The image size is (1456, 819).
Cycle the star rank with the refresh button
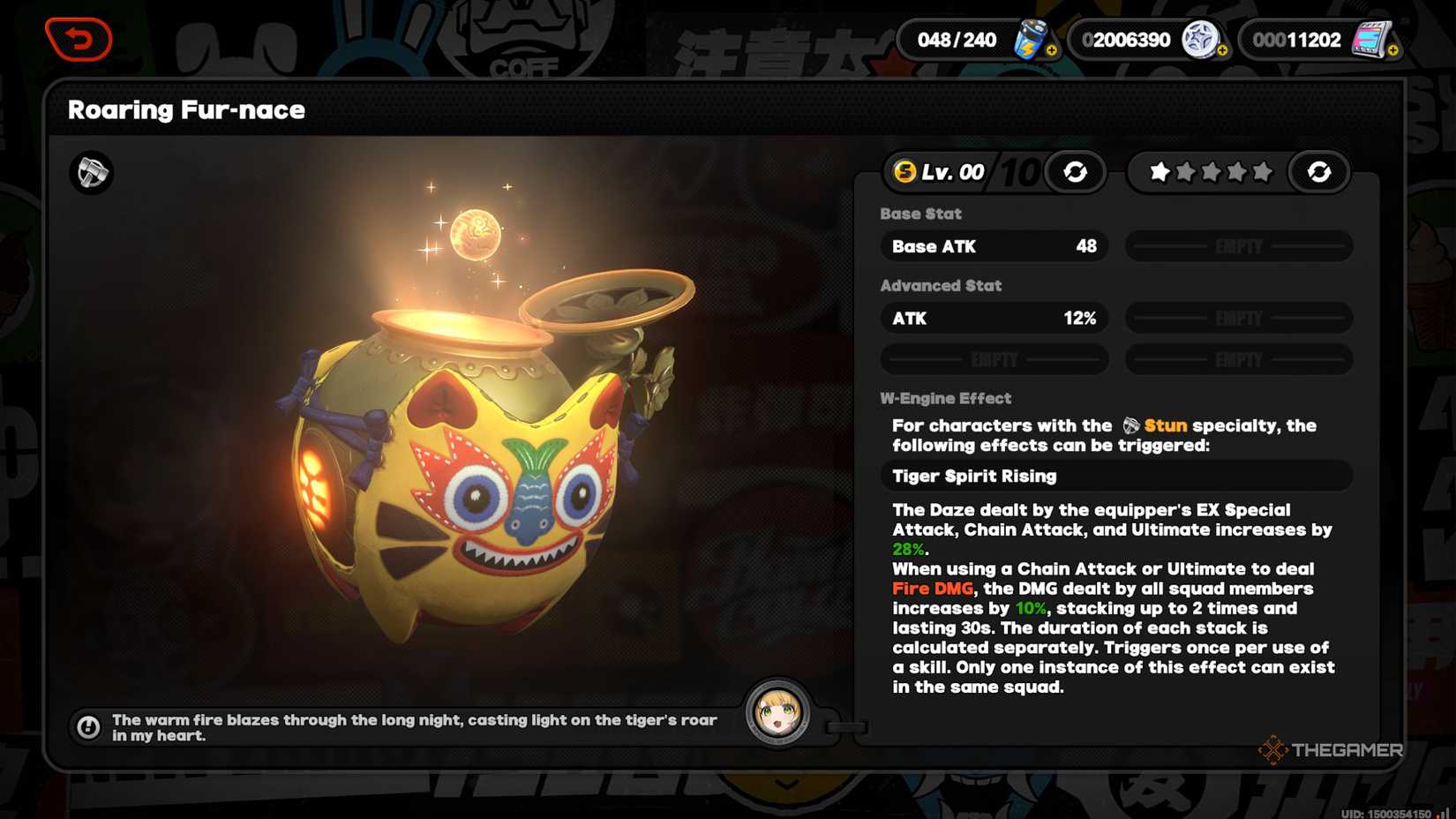pyautogui.click(x=1318, y=172)
